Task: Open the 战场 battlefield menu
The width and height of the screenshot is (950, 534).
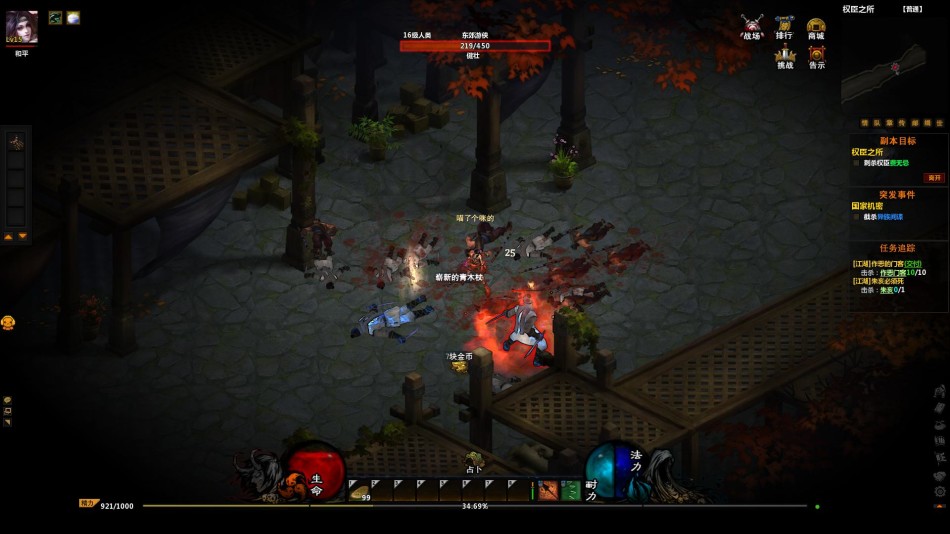Action: (752, 26)
